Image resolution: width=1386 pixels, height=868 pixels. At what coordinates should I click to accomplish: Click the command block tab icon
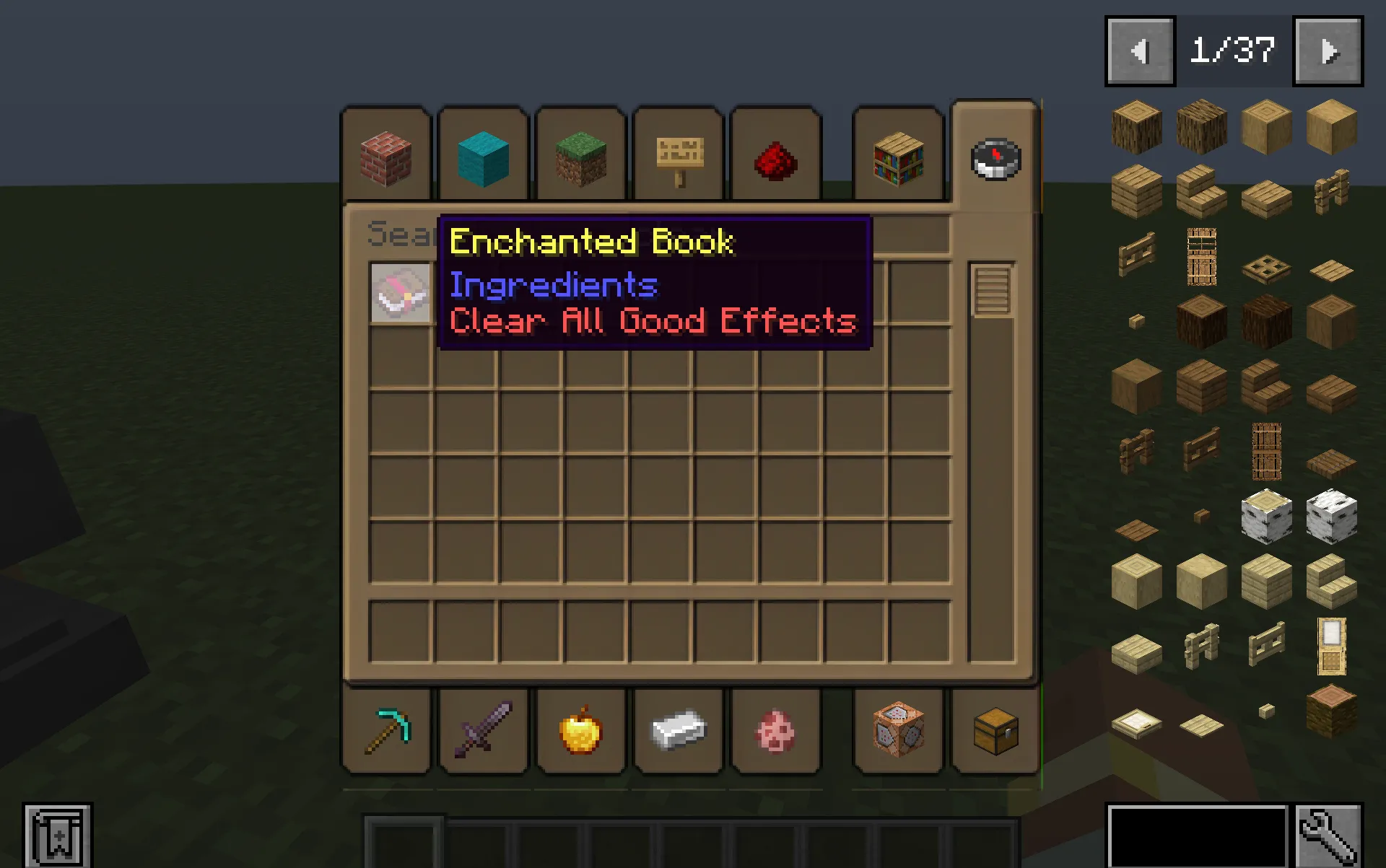[897, 731]
